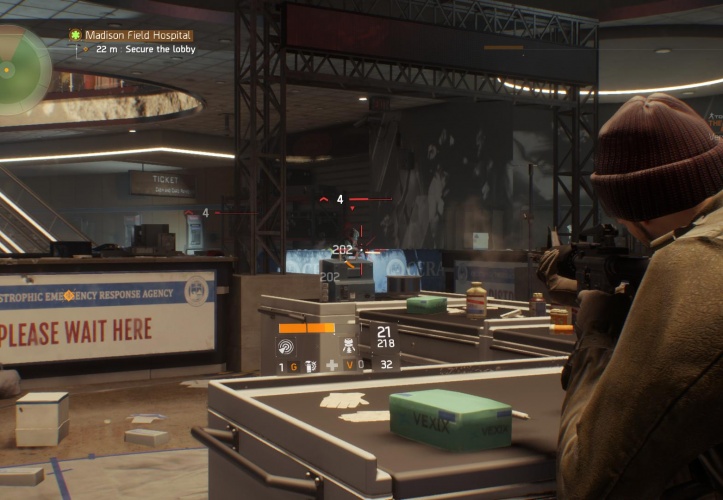Open the circular minimap
The height and width of the screenshot is (500, 723).
click(20, 68)
